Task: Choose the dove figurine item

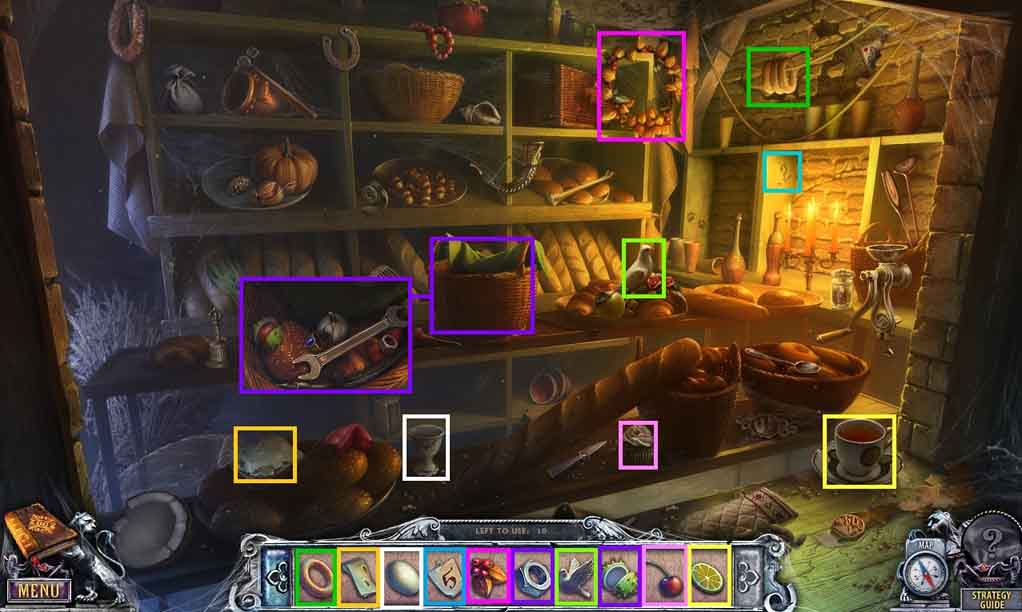Action: [574, 576]
